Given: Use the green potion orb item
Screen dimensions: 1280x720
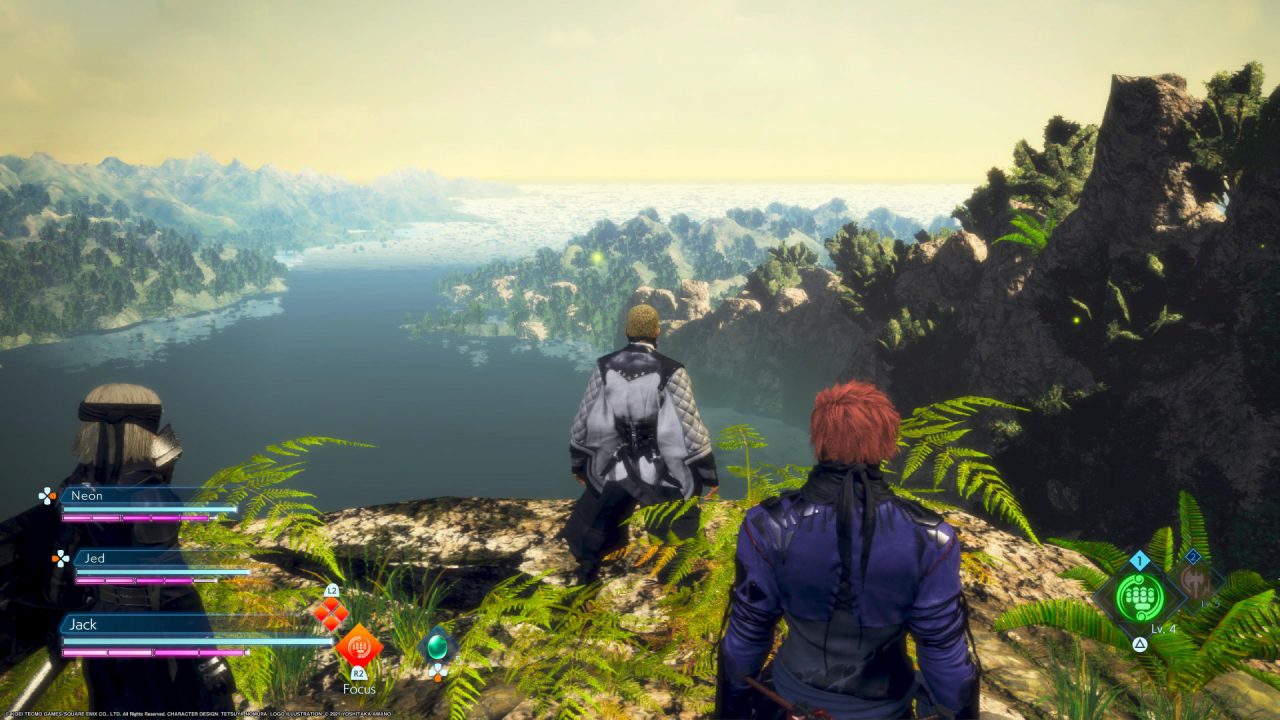Looking at the screenshot, I should click(437, 646).
